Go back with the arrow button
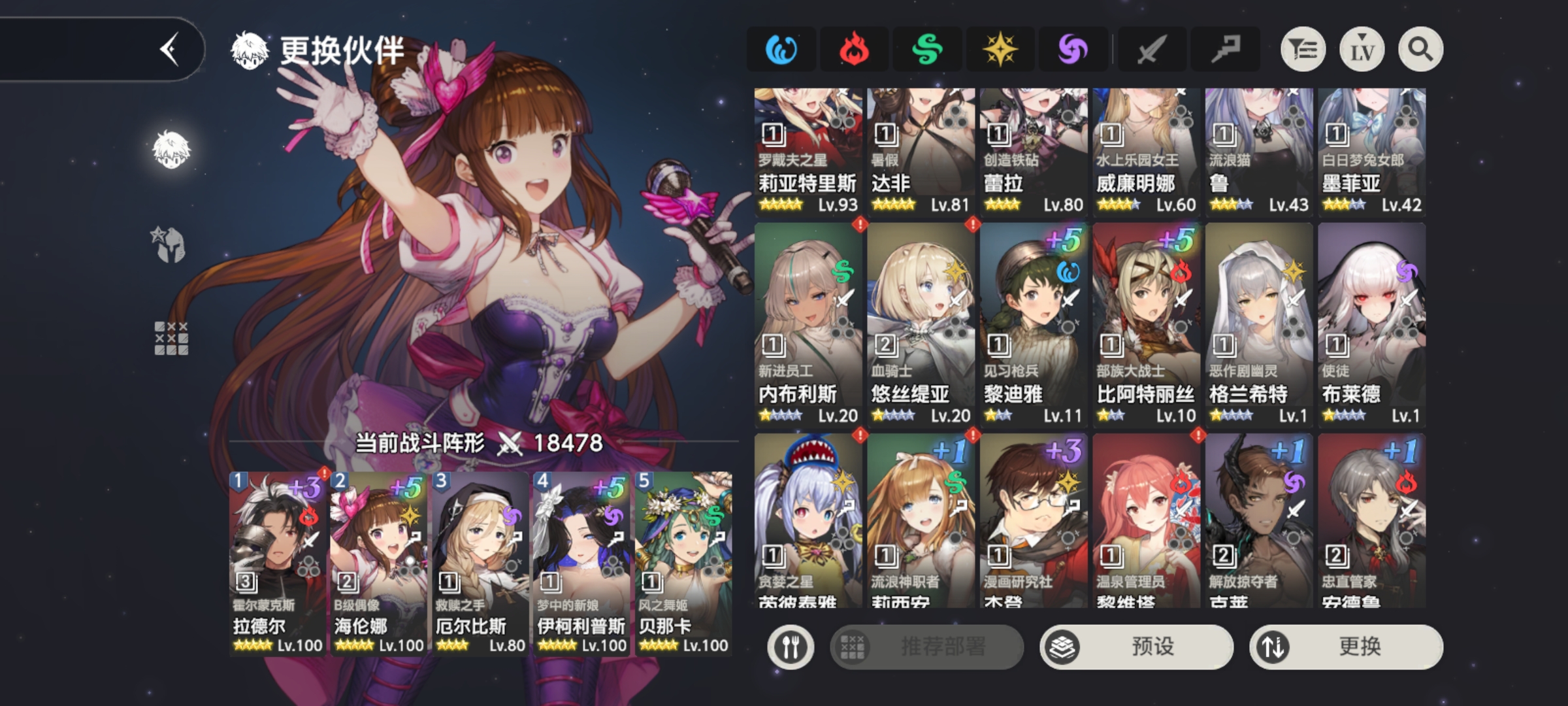This screenshot has width=1568, height=706. (x=169, y=50)
